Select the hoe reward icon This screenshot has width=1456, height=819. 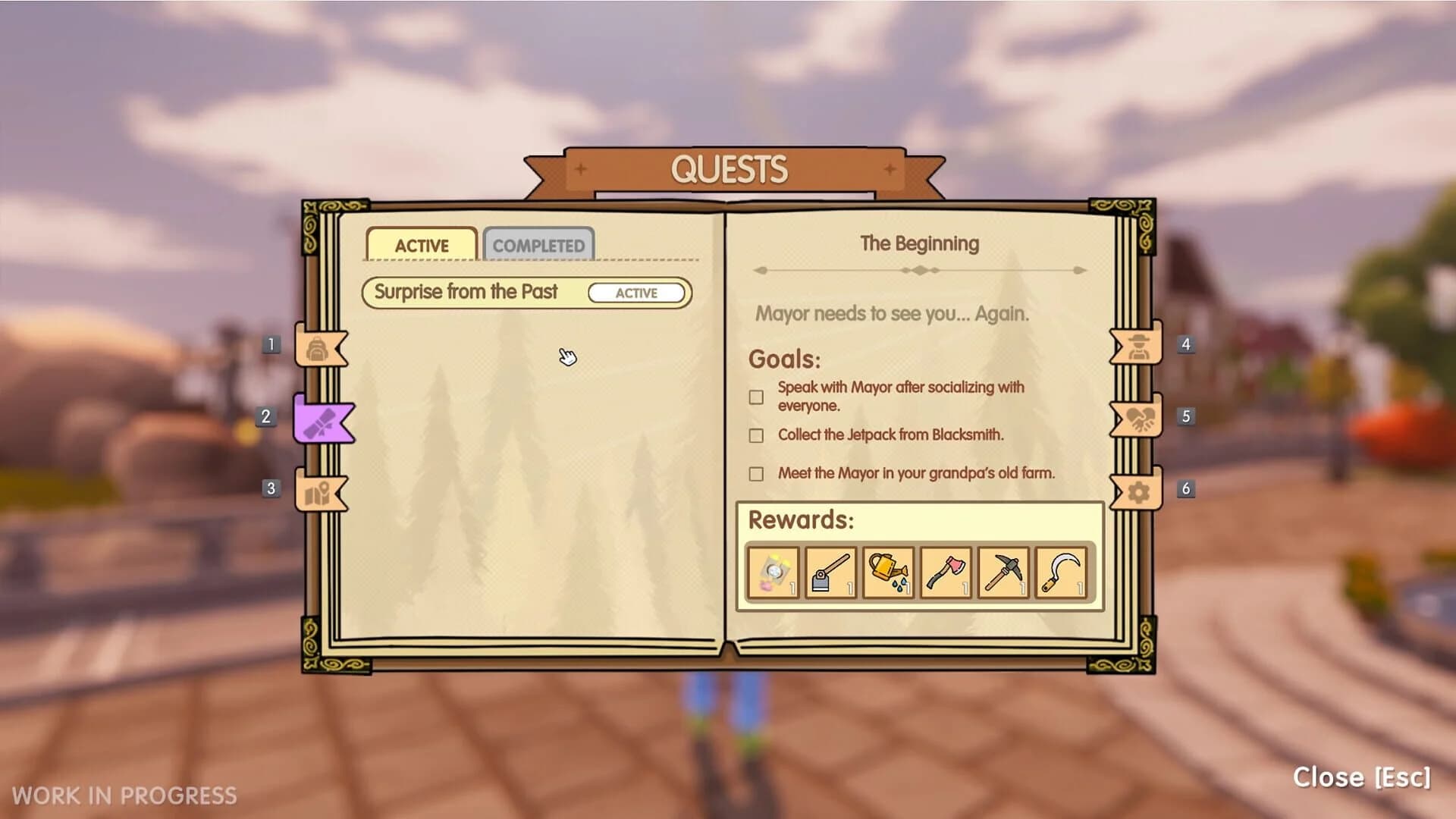tap(830, 573)
